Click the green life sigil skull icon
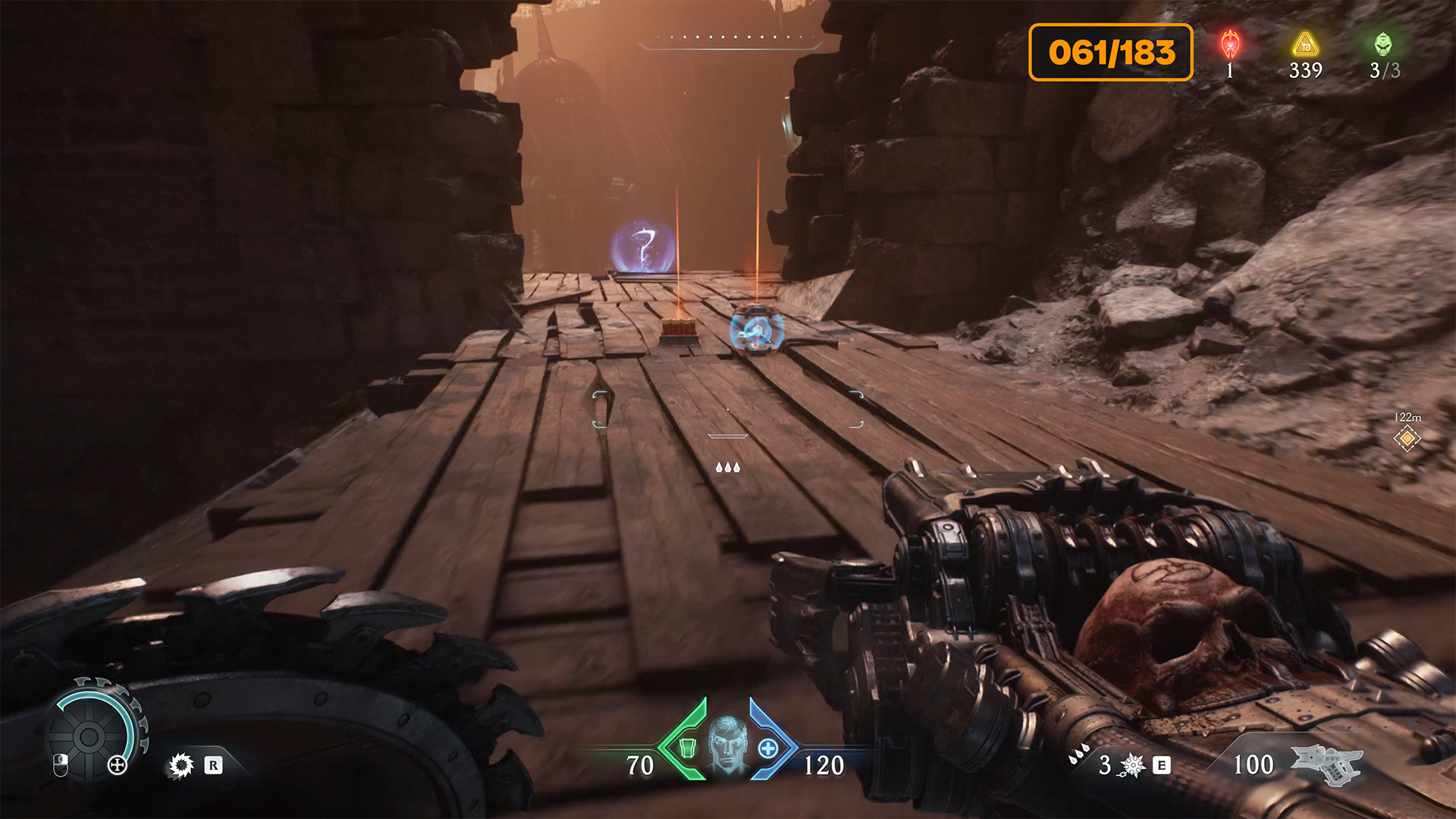This screenshot has height=819, width=1456. tap(1384, 44)
